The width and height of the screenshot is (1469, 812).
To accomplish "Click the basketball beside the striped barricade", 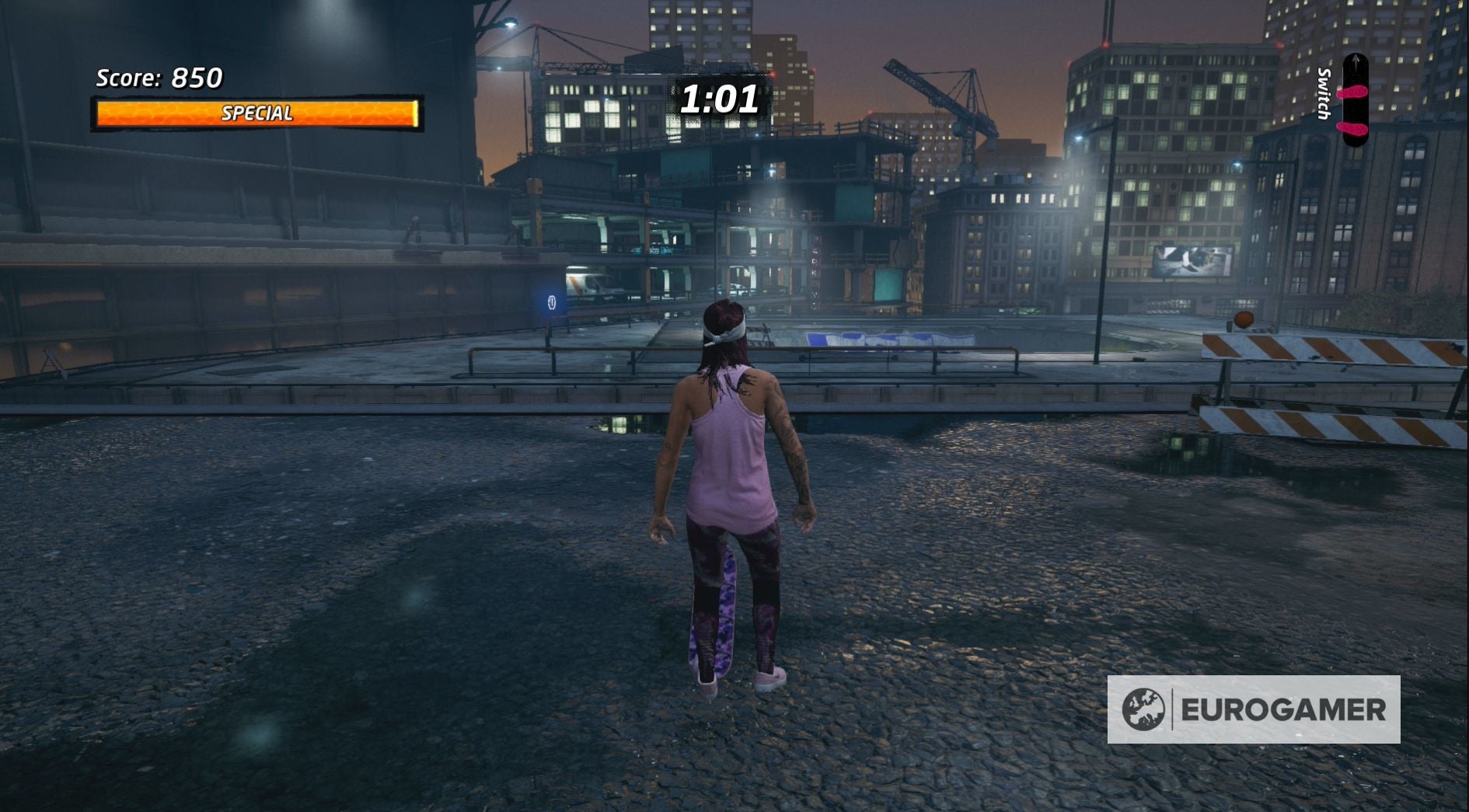I will 1244,319.
